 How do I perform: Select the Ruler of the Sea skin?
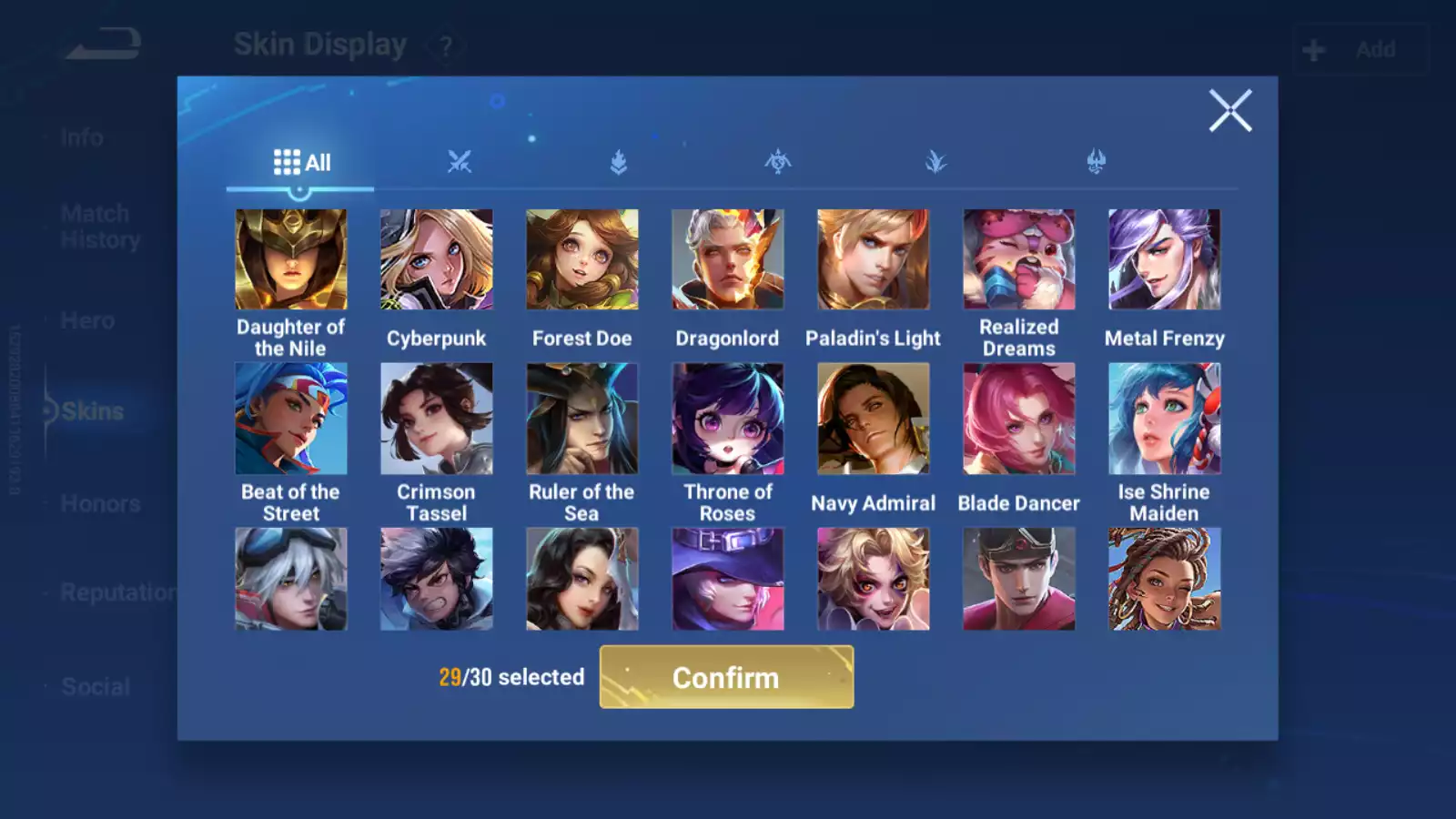pyautogui.click(x=582, y=419)
